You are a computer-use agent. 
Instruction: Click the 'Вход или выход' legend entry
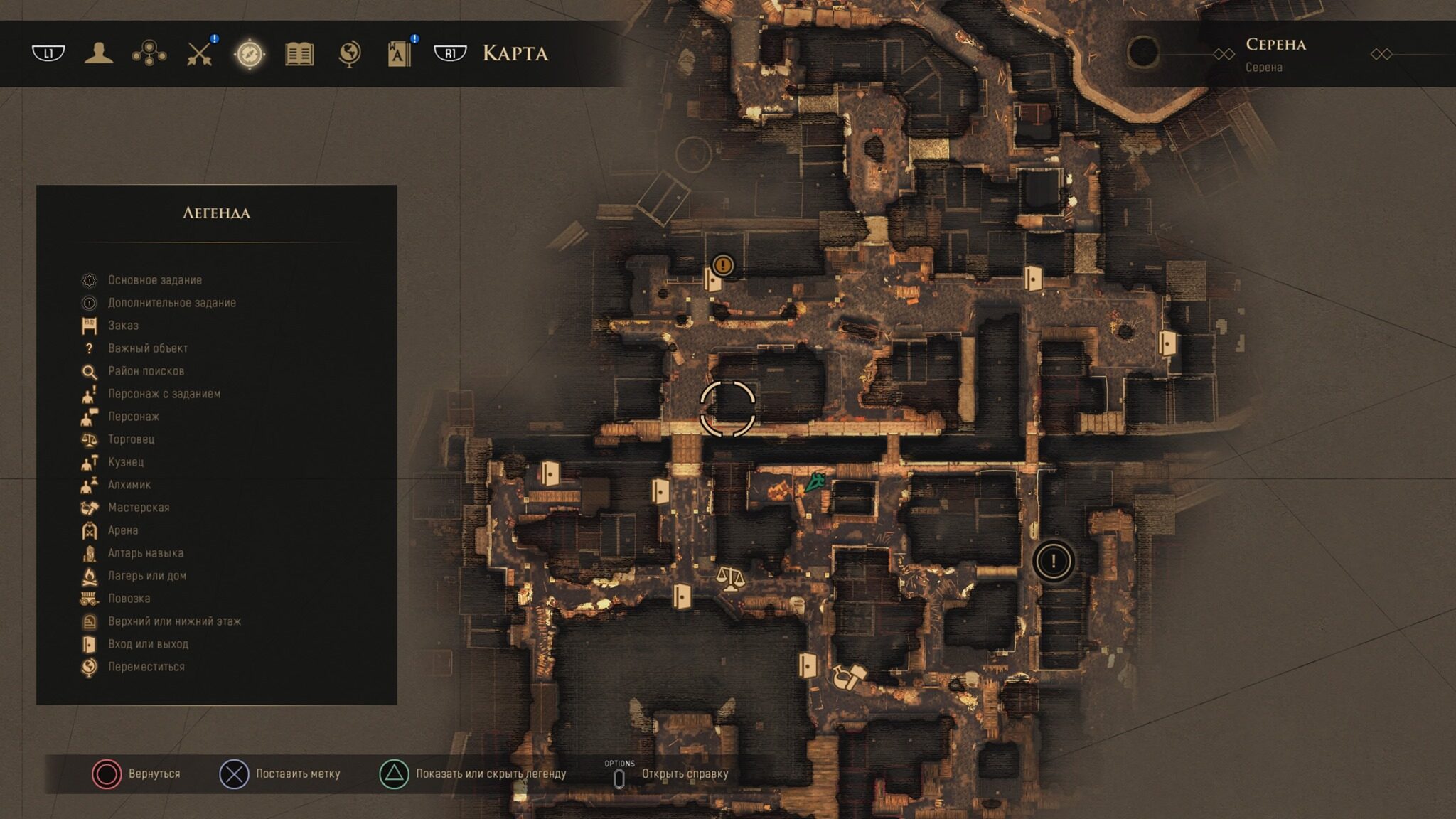[148, 644]
